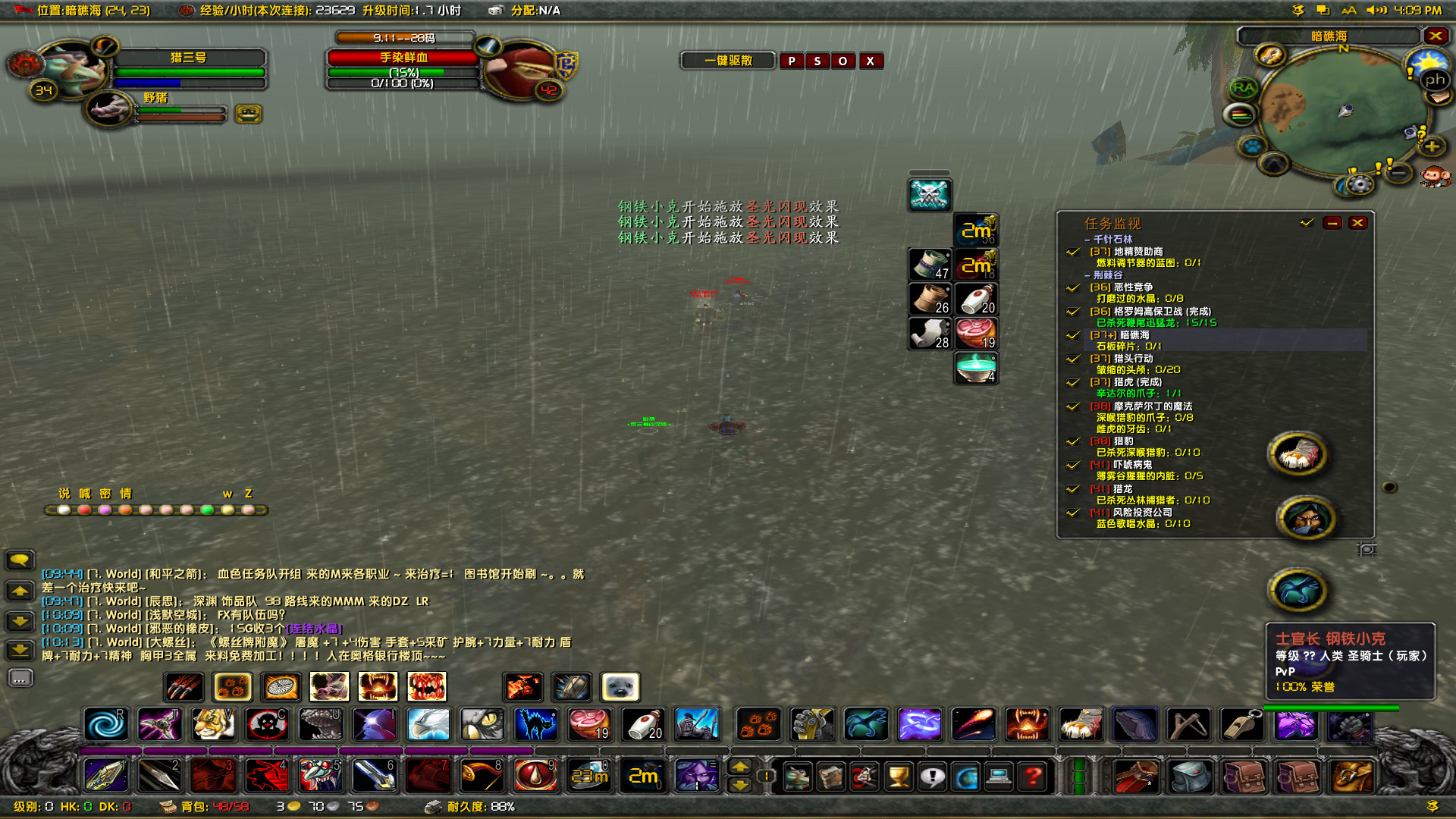This screenshot has width=1456, height=819.
Task: Use the roast meat food item showing 19
Action: (x=590, y=724)
